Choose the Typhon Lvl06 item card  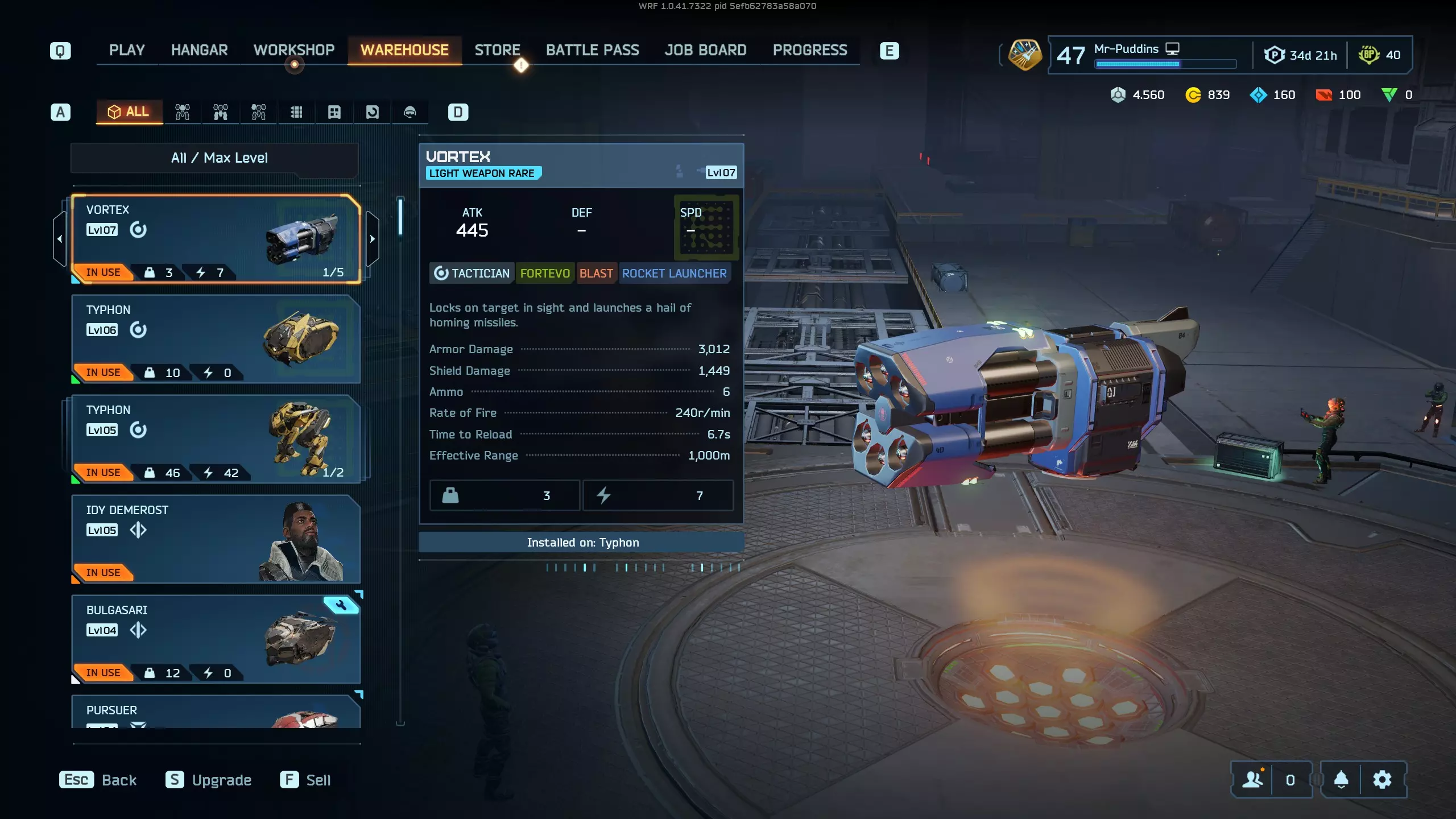pos(216,339)
